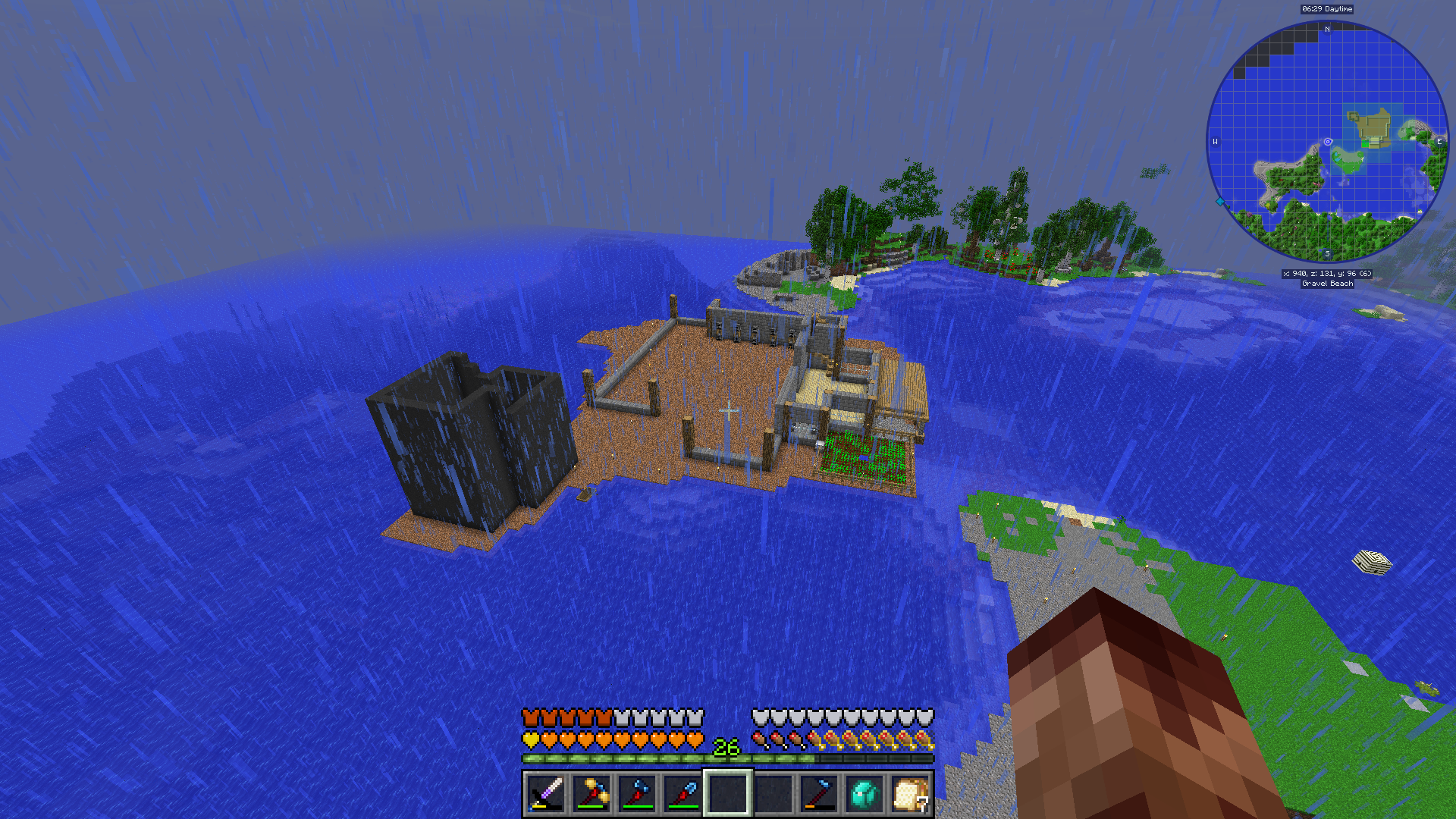1456x819 pixels.
Task: Choose the blue-headed axe slot
Action: click(637, 794)
